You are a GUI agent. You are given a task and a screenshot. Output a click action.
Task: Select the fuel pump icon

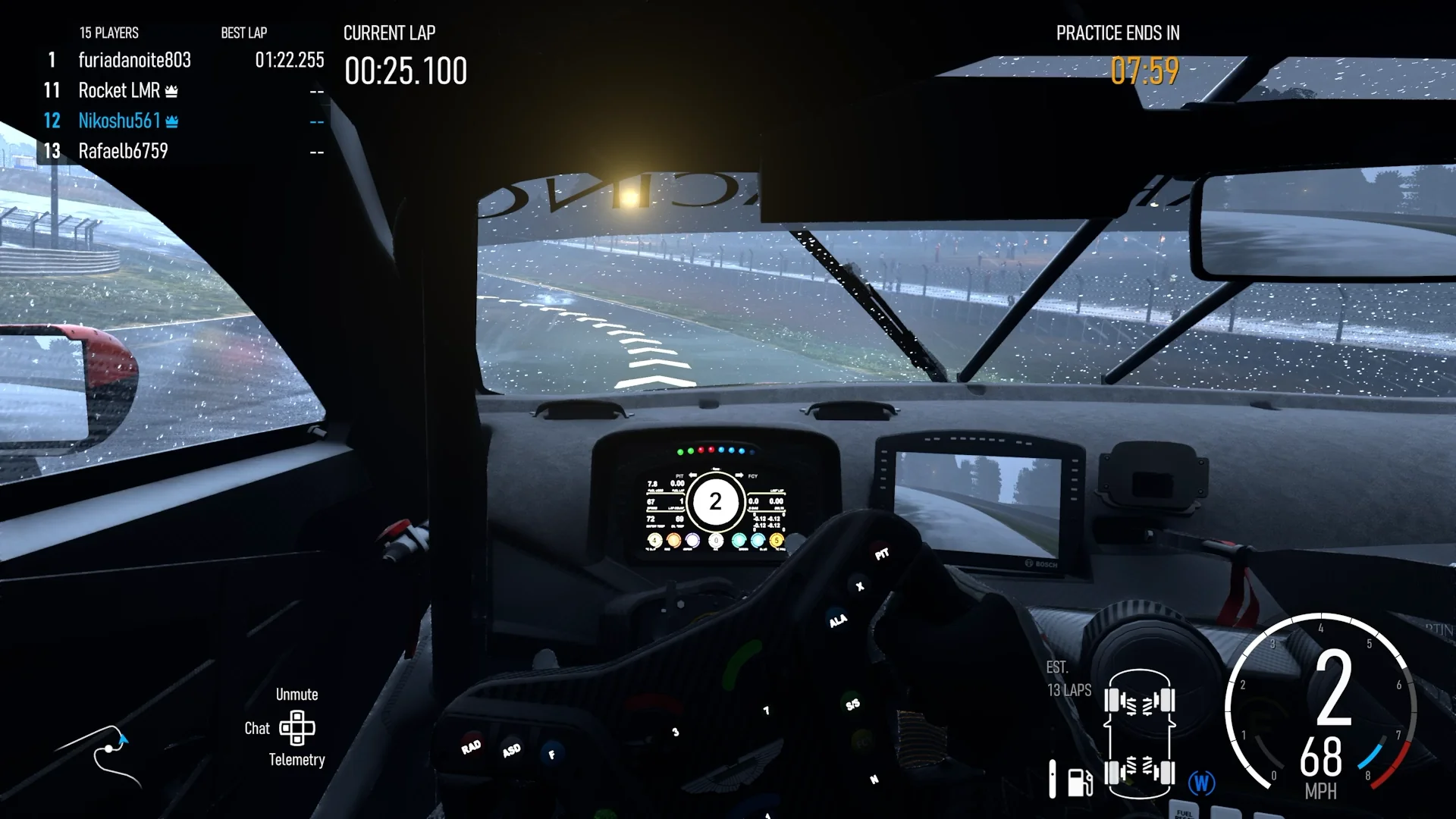(1078, 780)
